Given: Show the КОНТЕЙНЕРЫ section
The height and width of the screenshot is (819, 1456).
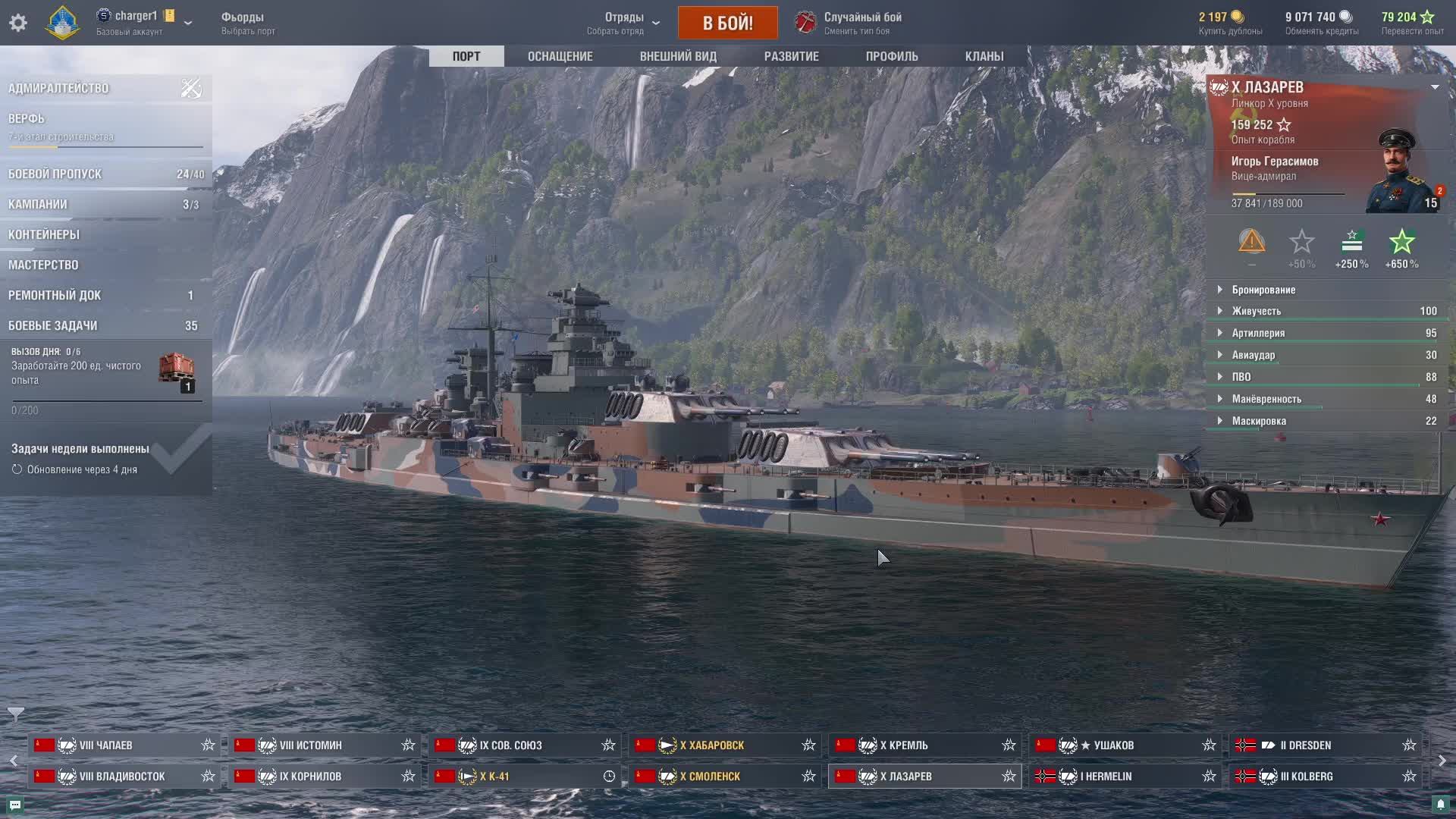Looking at the screenshot, I should (44, 234).
